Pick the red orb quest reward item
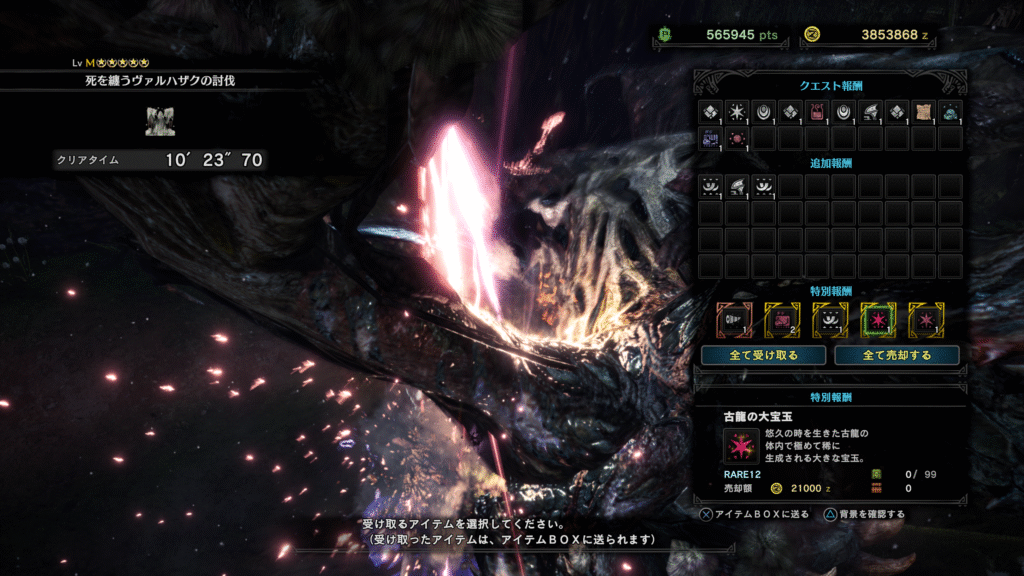 pyautogui.click(x=737, y=138)
